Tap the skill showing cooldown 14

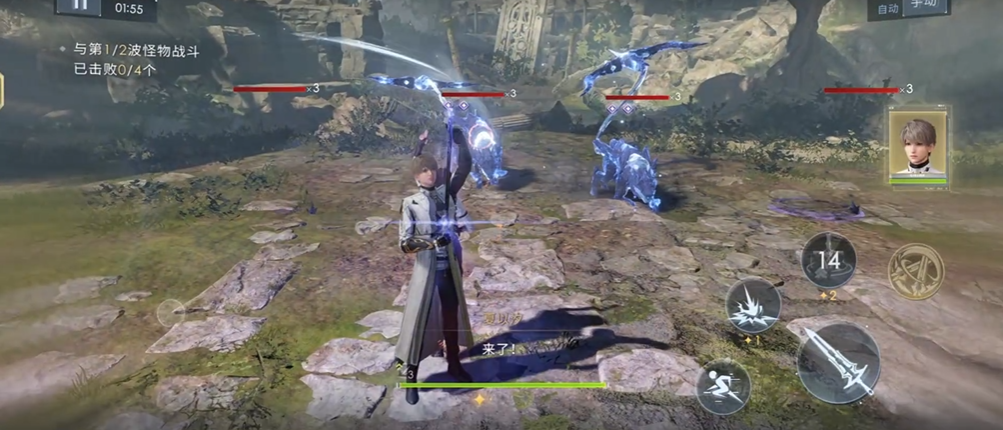(x=828, y=260)
